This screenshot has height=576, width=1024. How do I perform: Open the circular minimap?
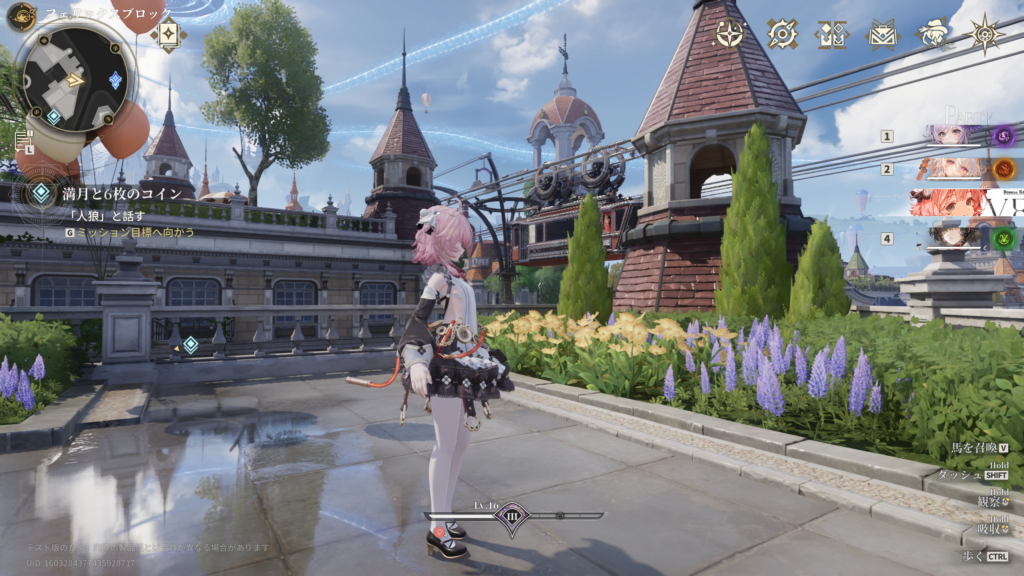[x=73, y=78]
